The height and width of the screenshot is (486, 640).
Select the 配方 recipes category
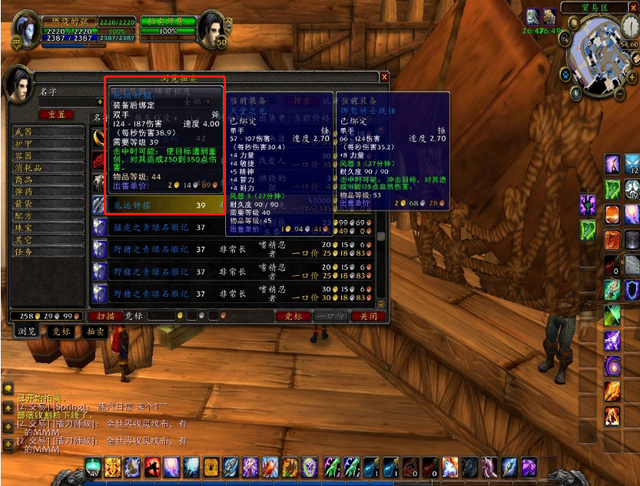click(x=24, y=215)
